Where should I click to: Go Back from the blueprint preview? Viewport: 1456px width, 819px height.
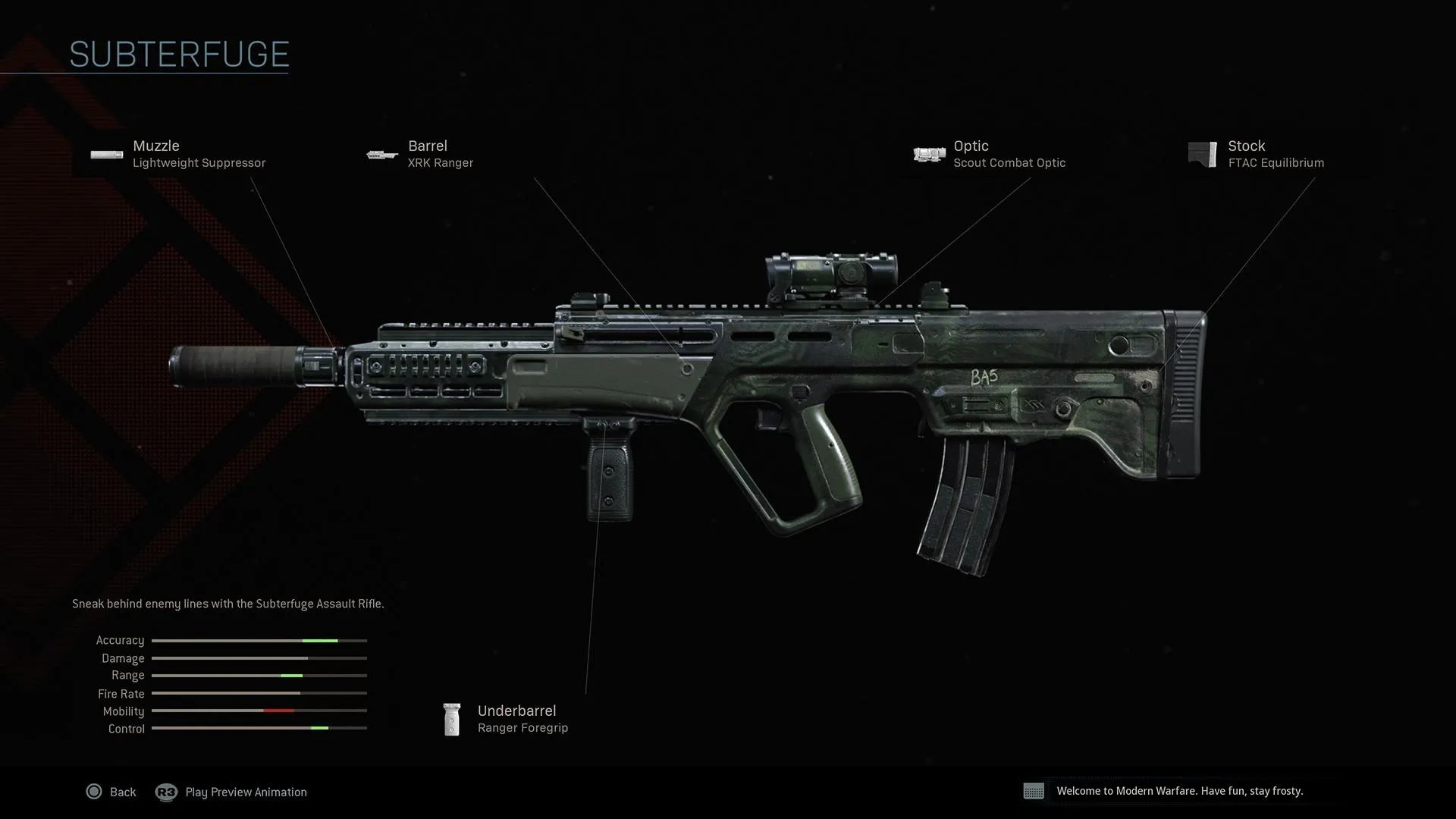click(111, 792)
